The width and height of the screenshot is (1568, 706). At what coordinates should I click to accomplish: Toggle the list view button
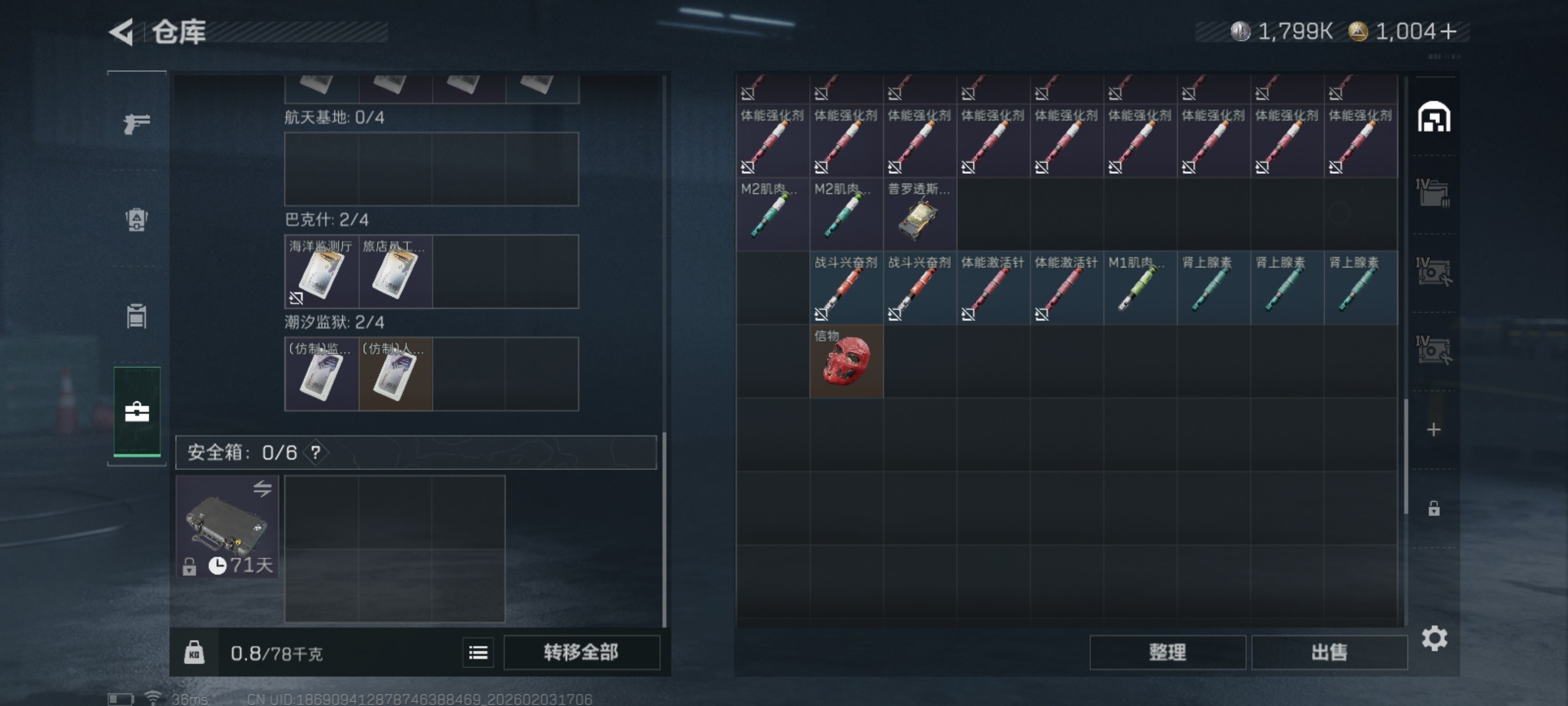[478, 652]
